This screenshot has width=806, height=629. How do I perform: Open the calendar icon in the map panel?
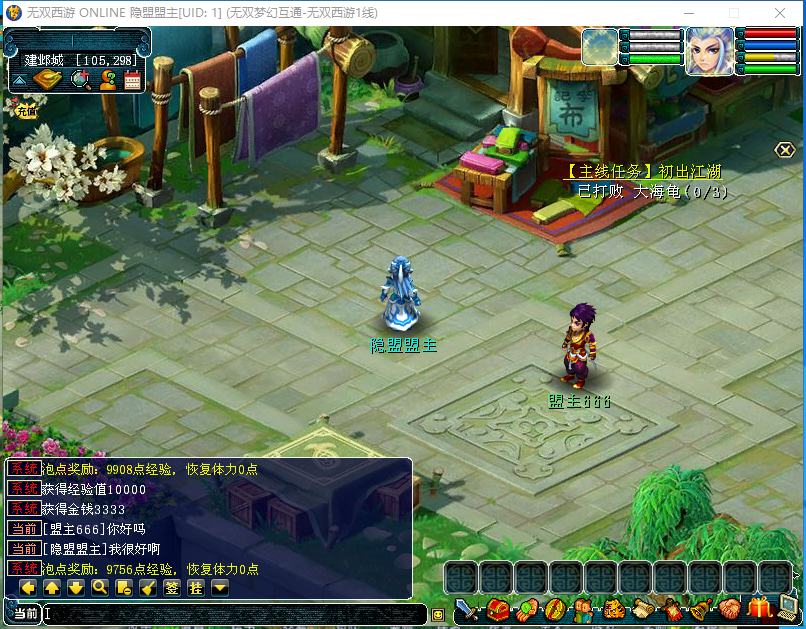[x=132, y=81]
